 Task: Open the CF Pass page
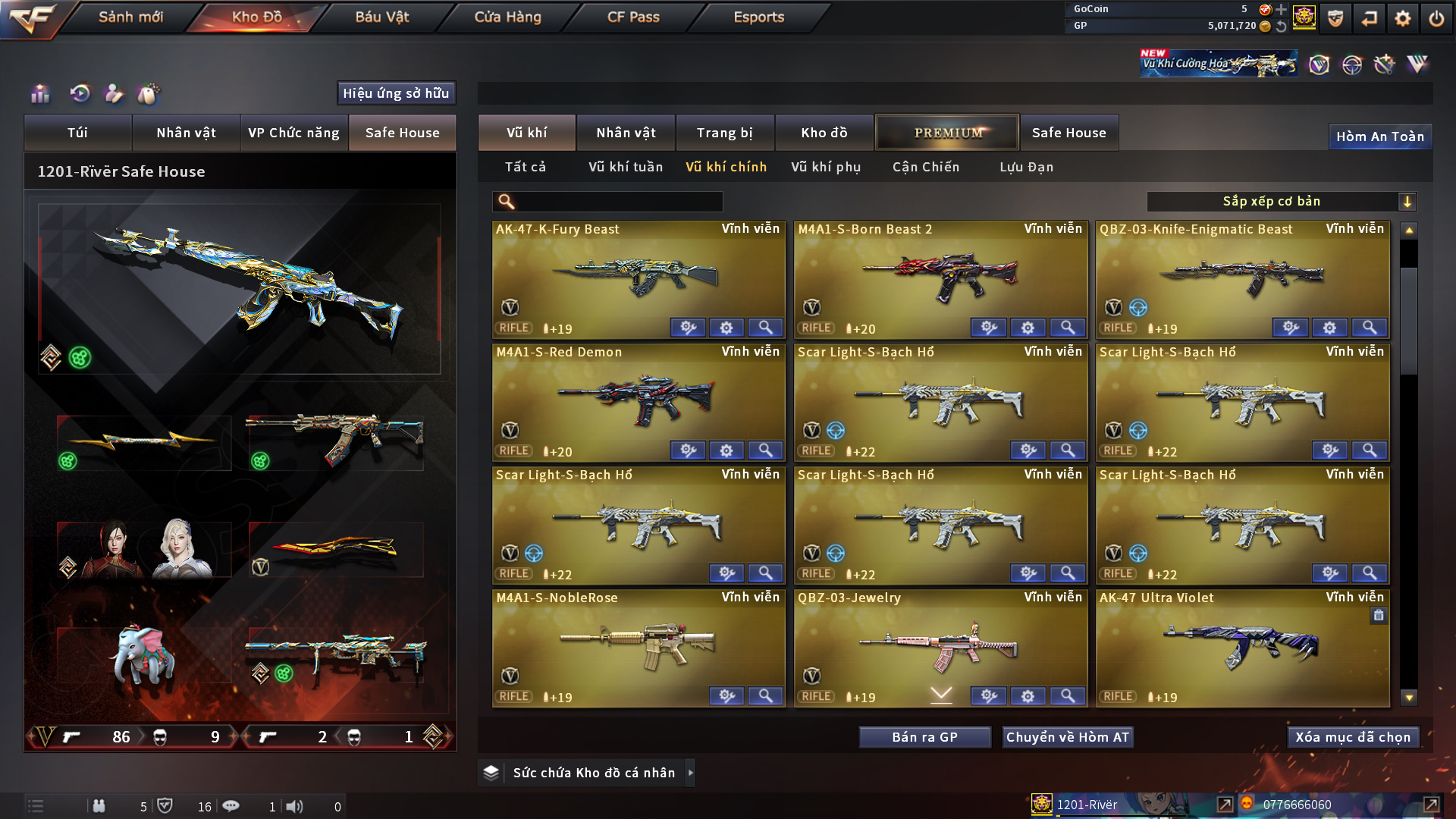[x=633, y=17]
